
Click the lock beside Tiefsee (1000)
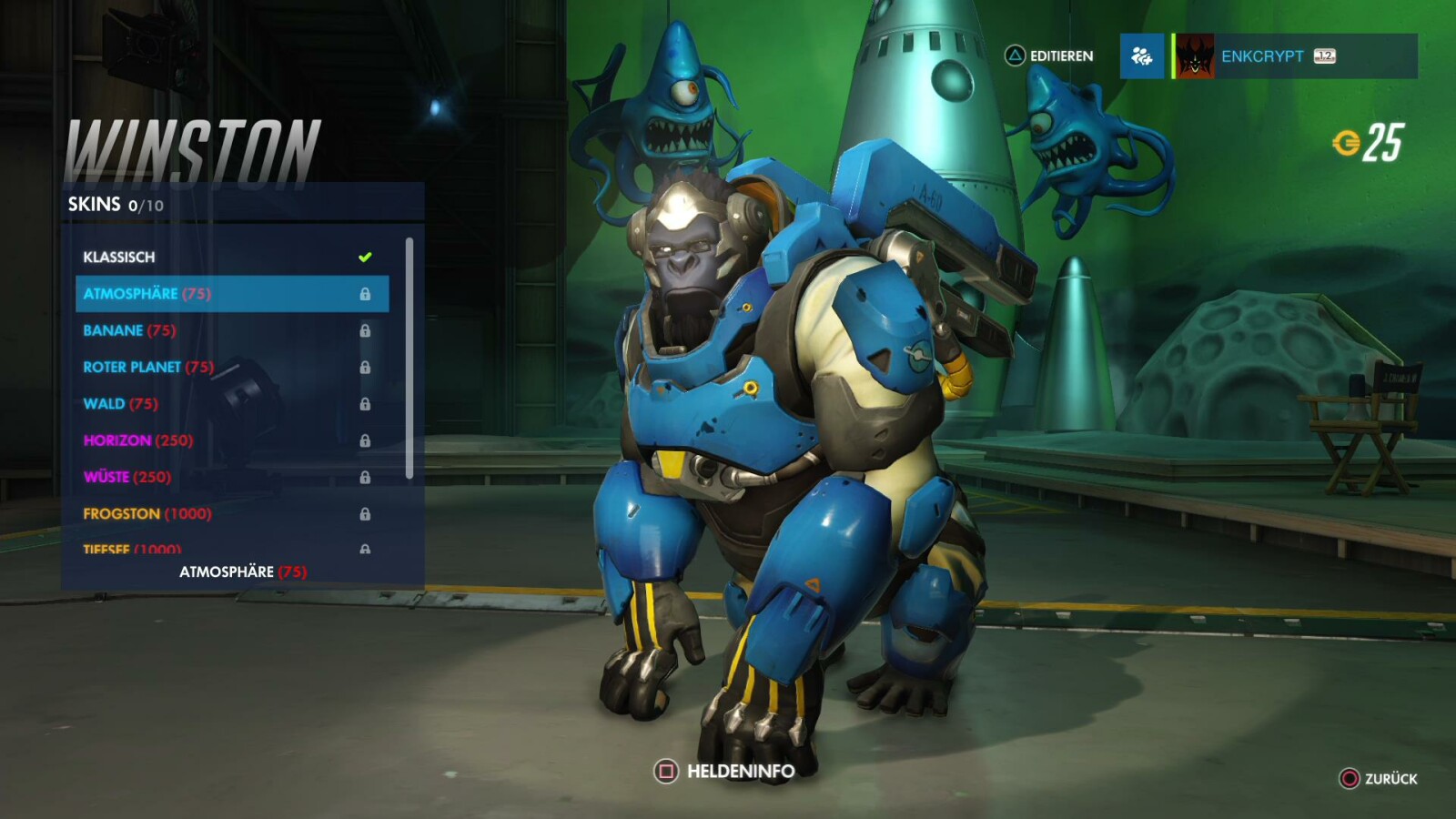click(x=366, y=550)
